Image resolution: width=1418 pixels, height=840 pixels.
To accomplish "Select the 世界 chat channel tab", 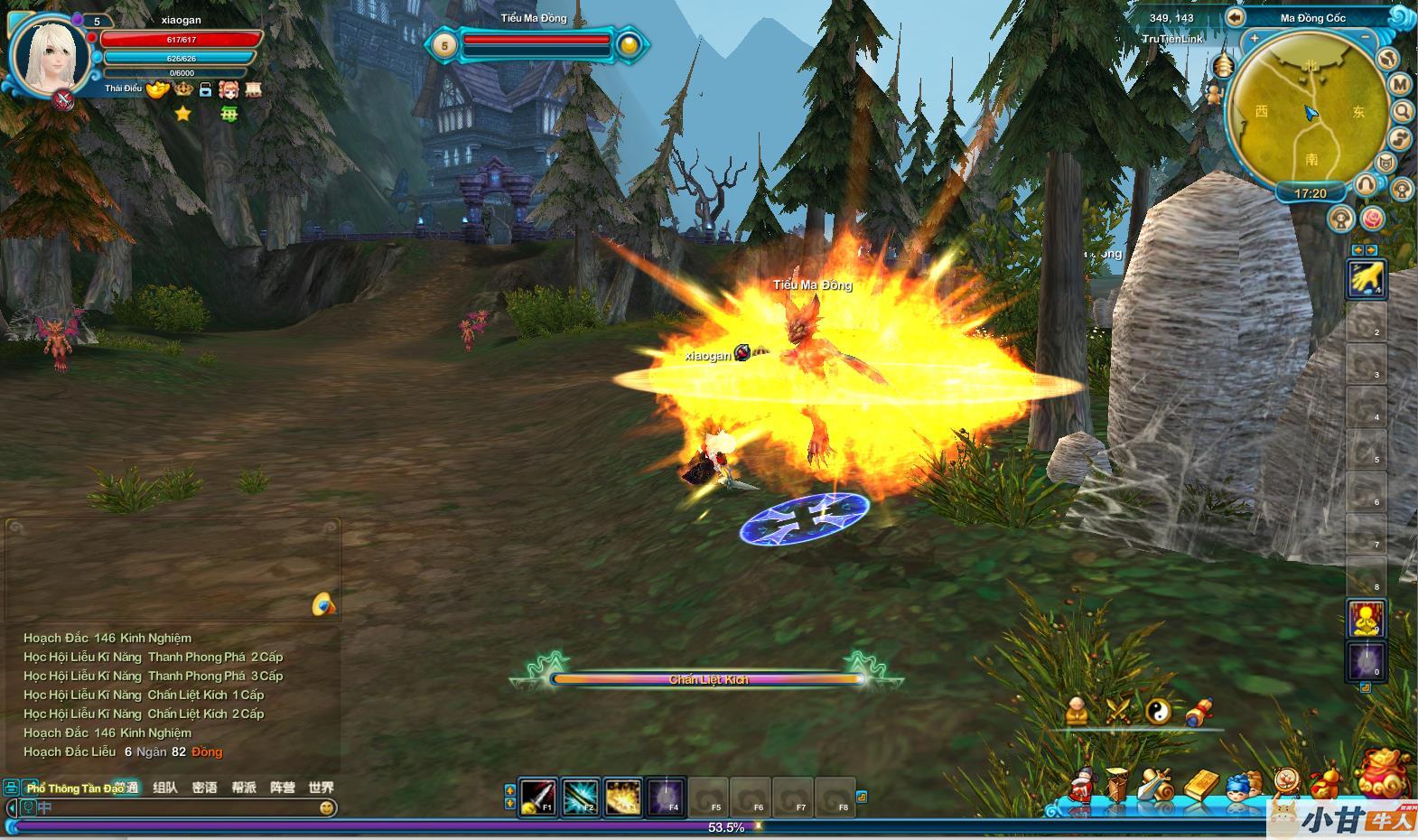I will (321, 788).
